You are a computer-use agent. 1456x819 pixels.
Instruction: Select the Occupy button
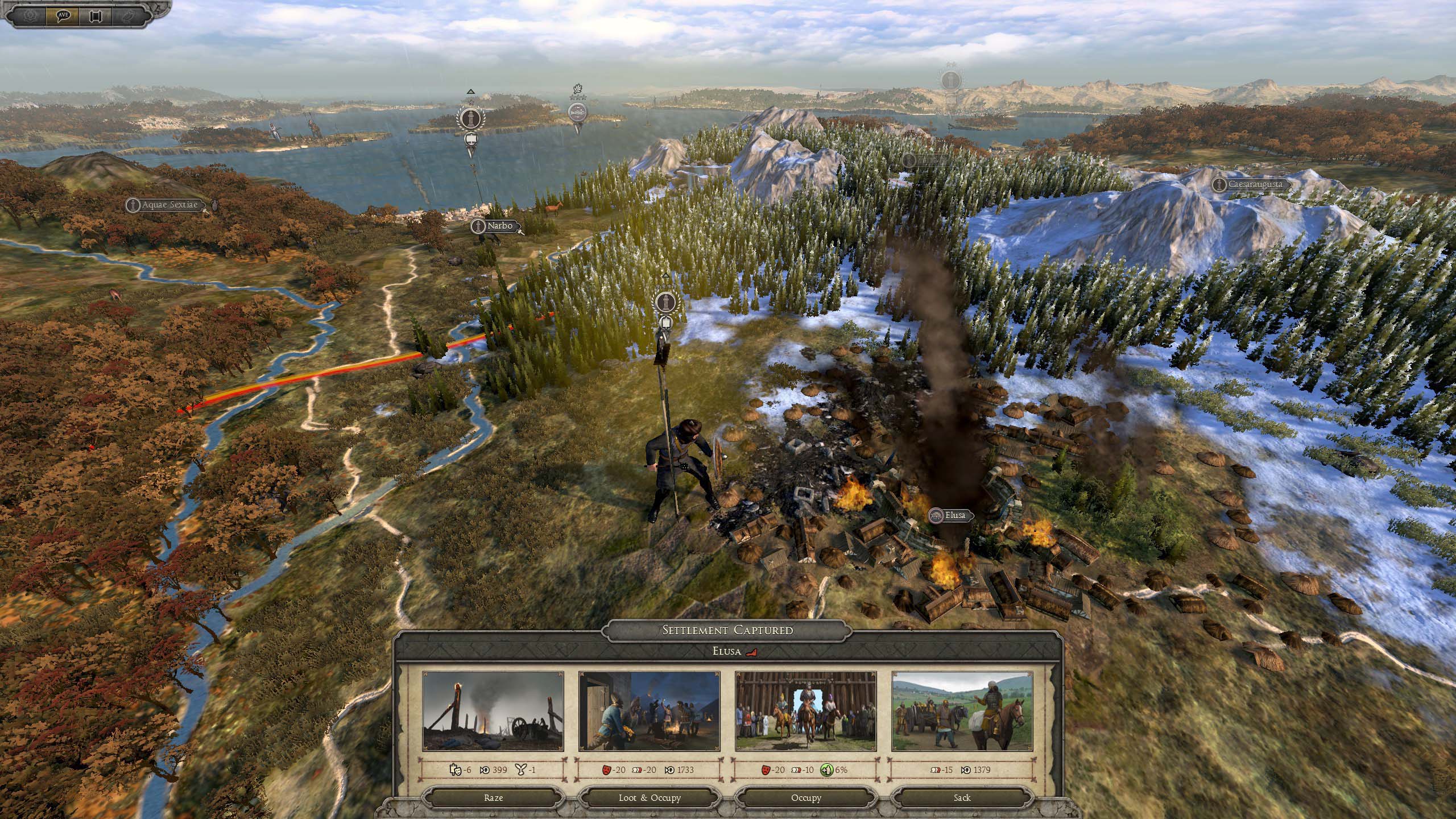(x=805, y=797)
